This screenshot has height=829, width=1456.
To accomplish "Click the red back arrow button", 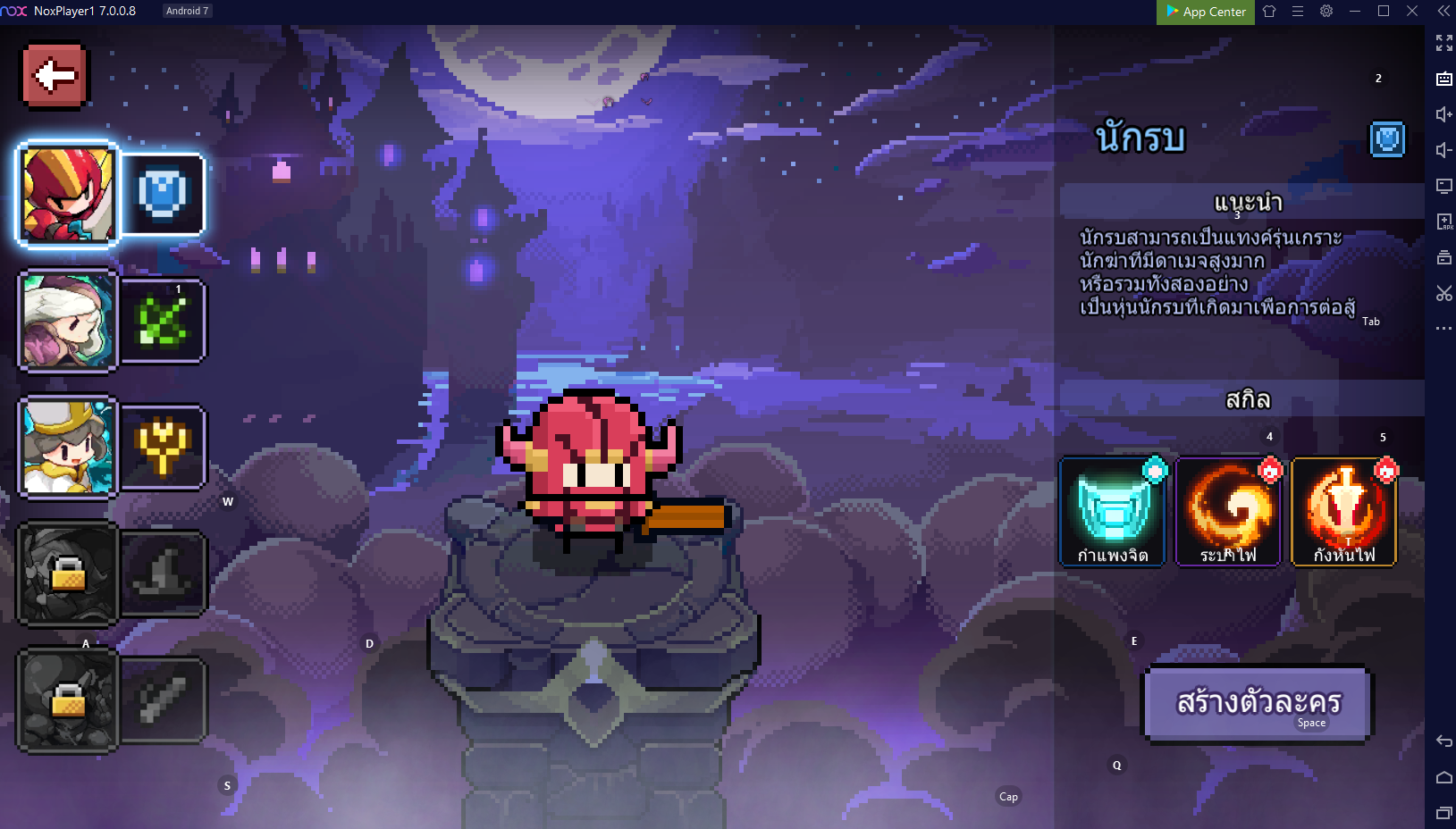I will [x=53, y=75].
